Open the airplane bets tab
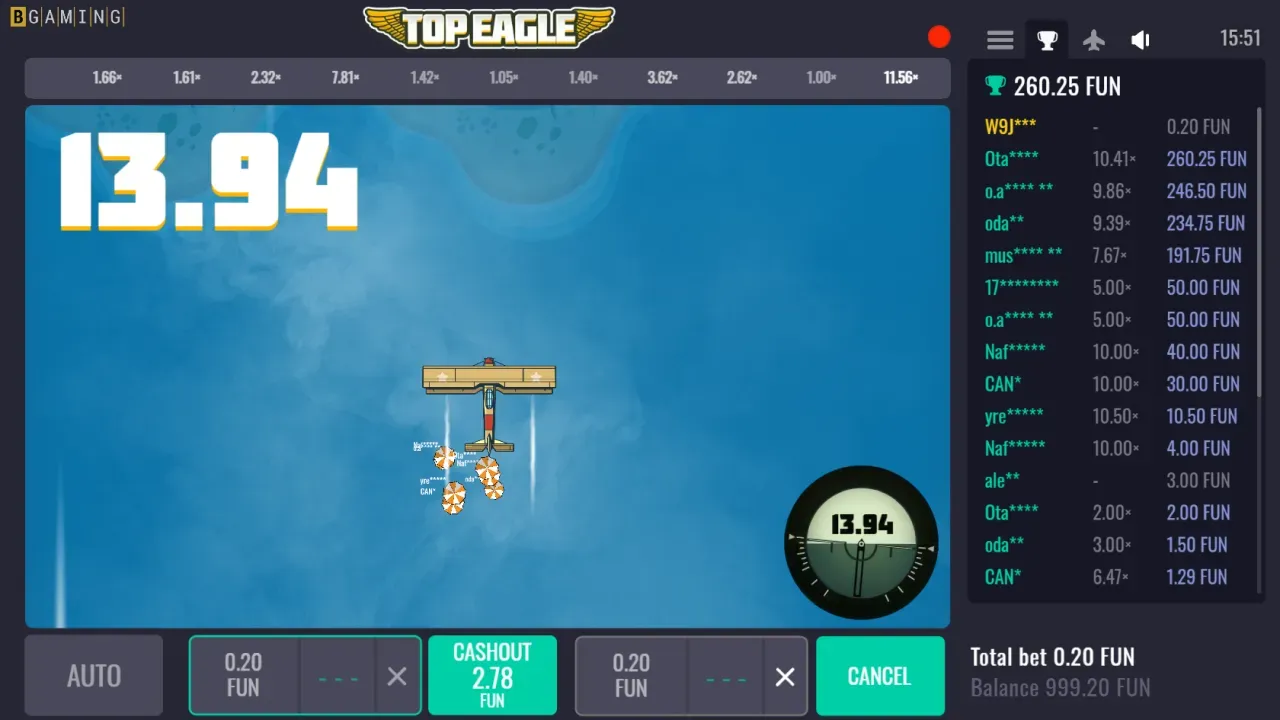 pyautogui.click(x=1093, y=40)
